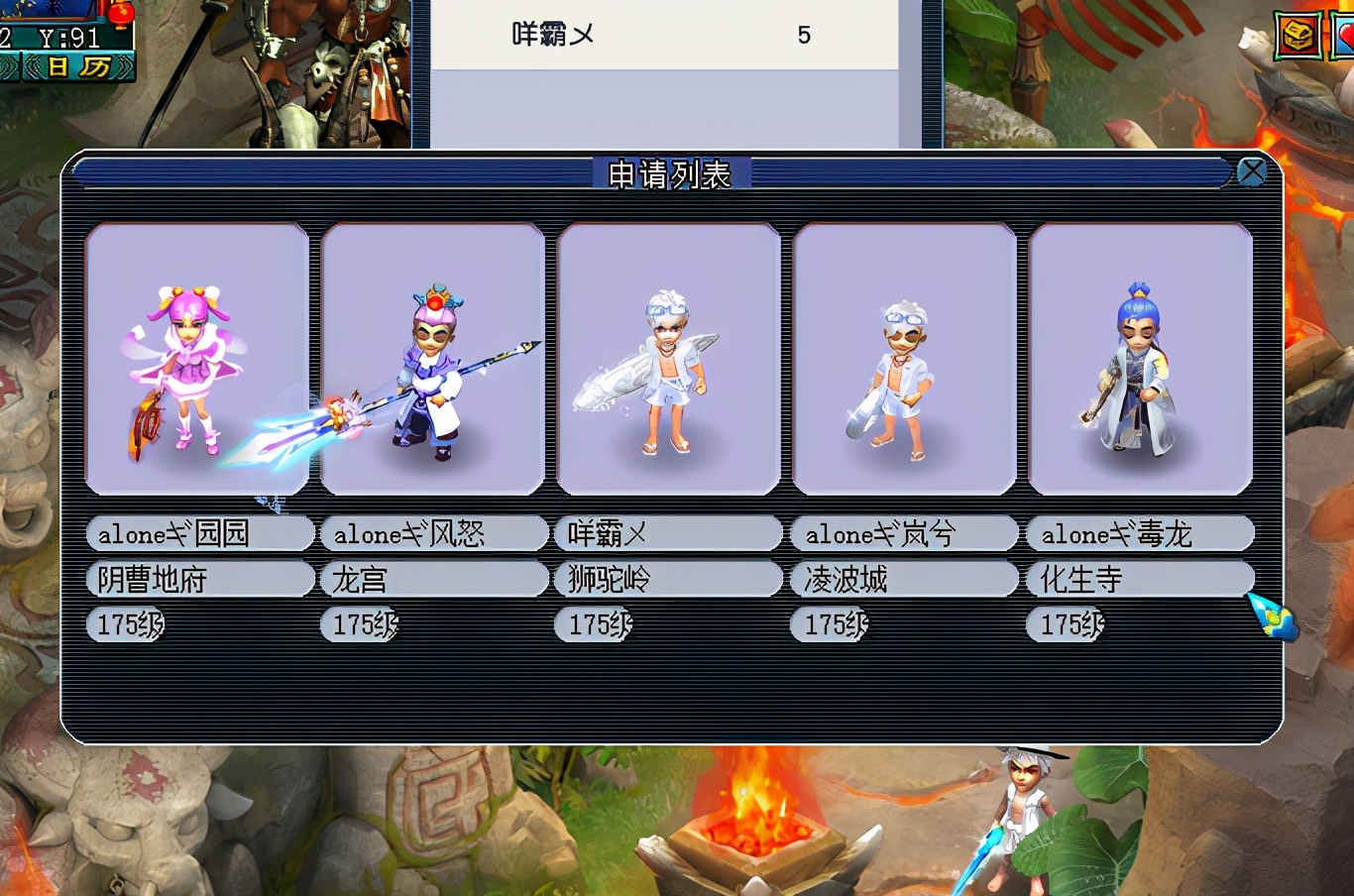Click the 化生寺 faction label
The height and width of the screenshot is (896, 1354).
pyautogui.click(x=1140, y=579)
